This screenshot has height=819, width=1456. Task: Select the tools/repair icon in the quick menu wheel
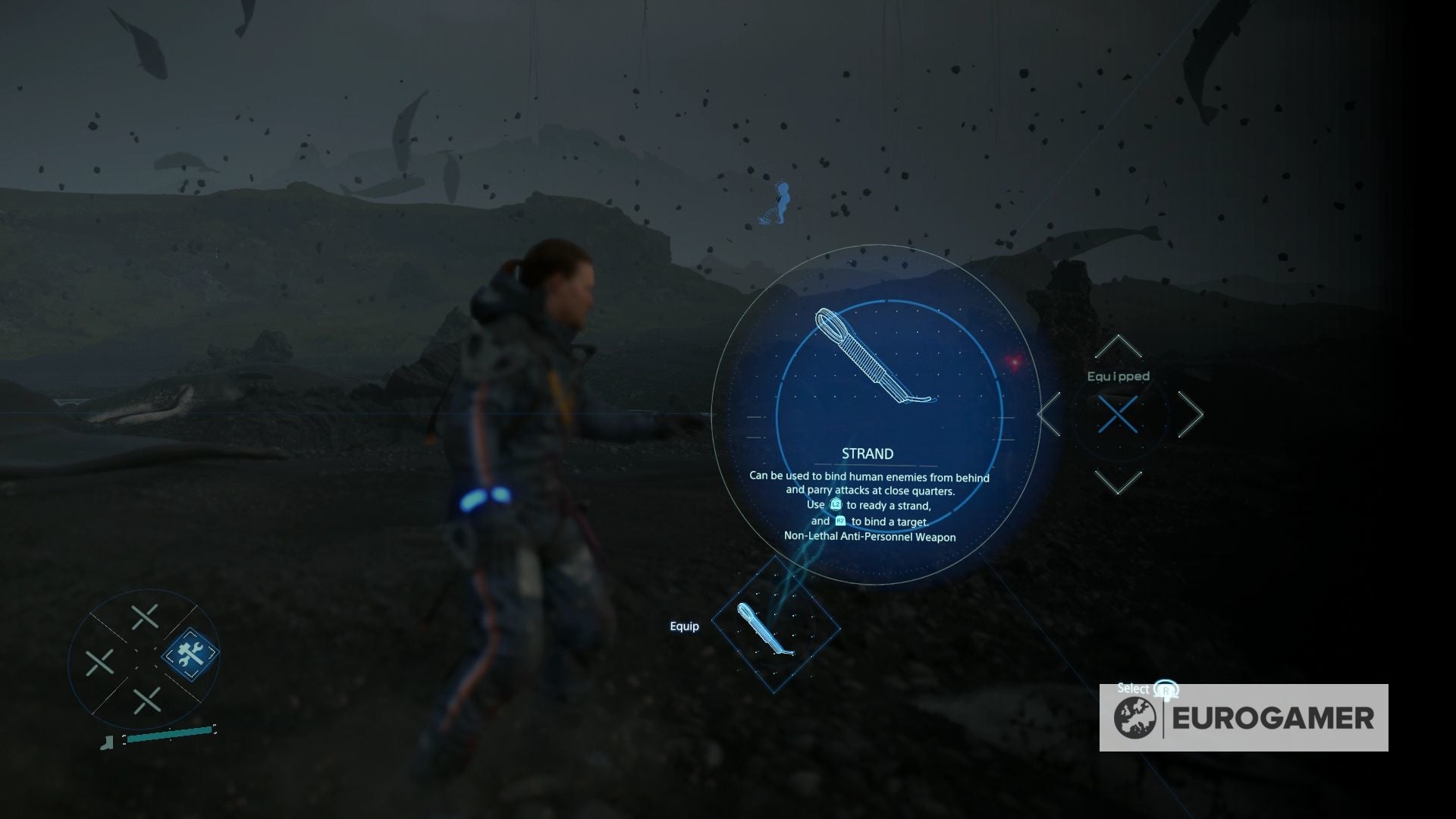[x=191, y=654]
